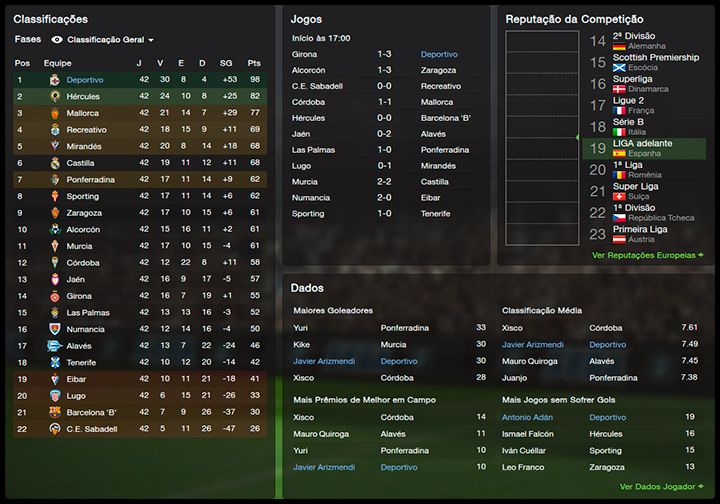View the Girona 1-3 Deportivo match
Image resolution: width=720 pixels, height=504 pixels.
[383, 54]
